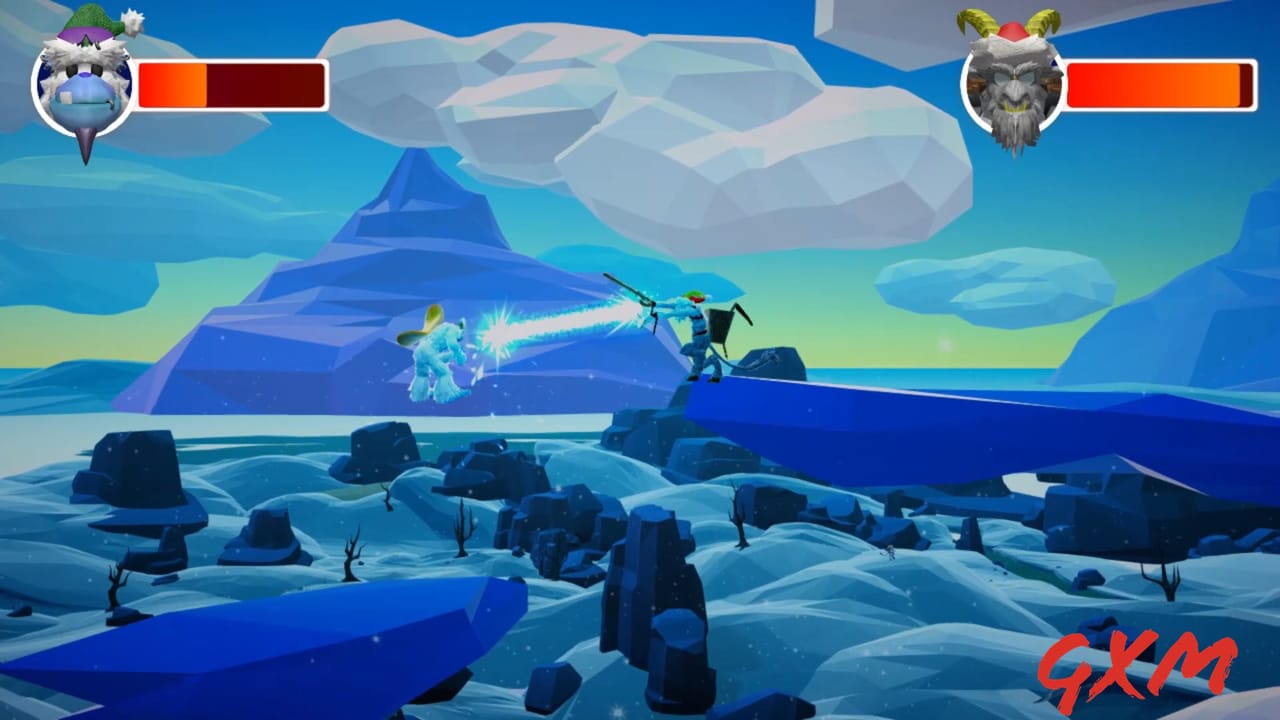Click the red Santa hat on goat portrait
1280x720 pixels.
tap(1010, 30)
